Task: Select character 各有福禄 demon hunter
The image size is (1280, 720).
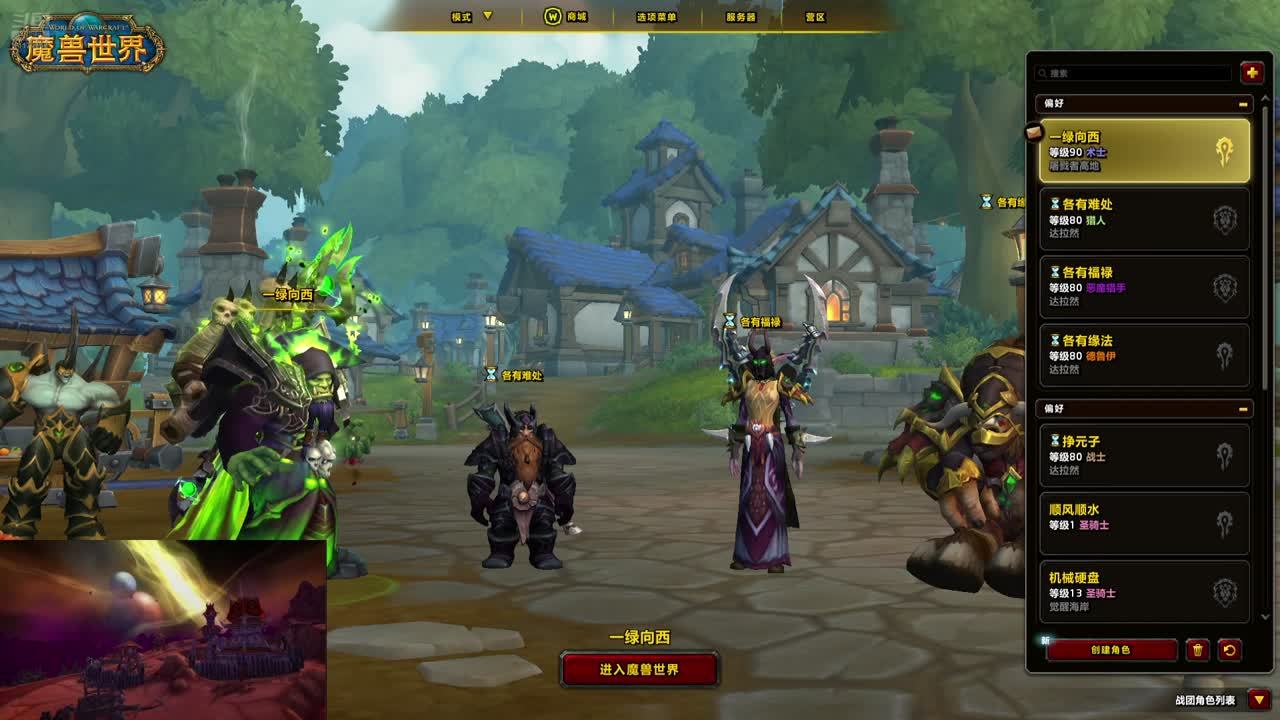Action: click(1144, 287)
